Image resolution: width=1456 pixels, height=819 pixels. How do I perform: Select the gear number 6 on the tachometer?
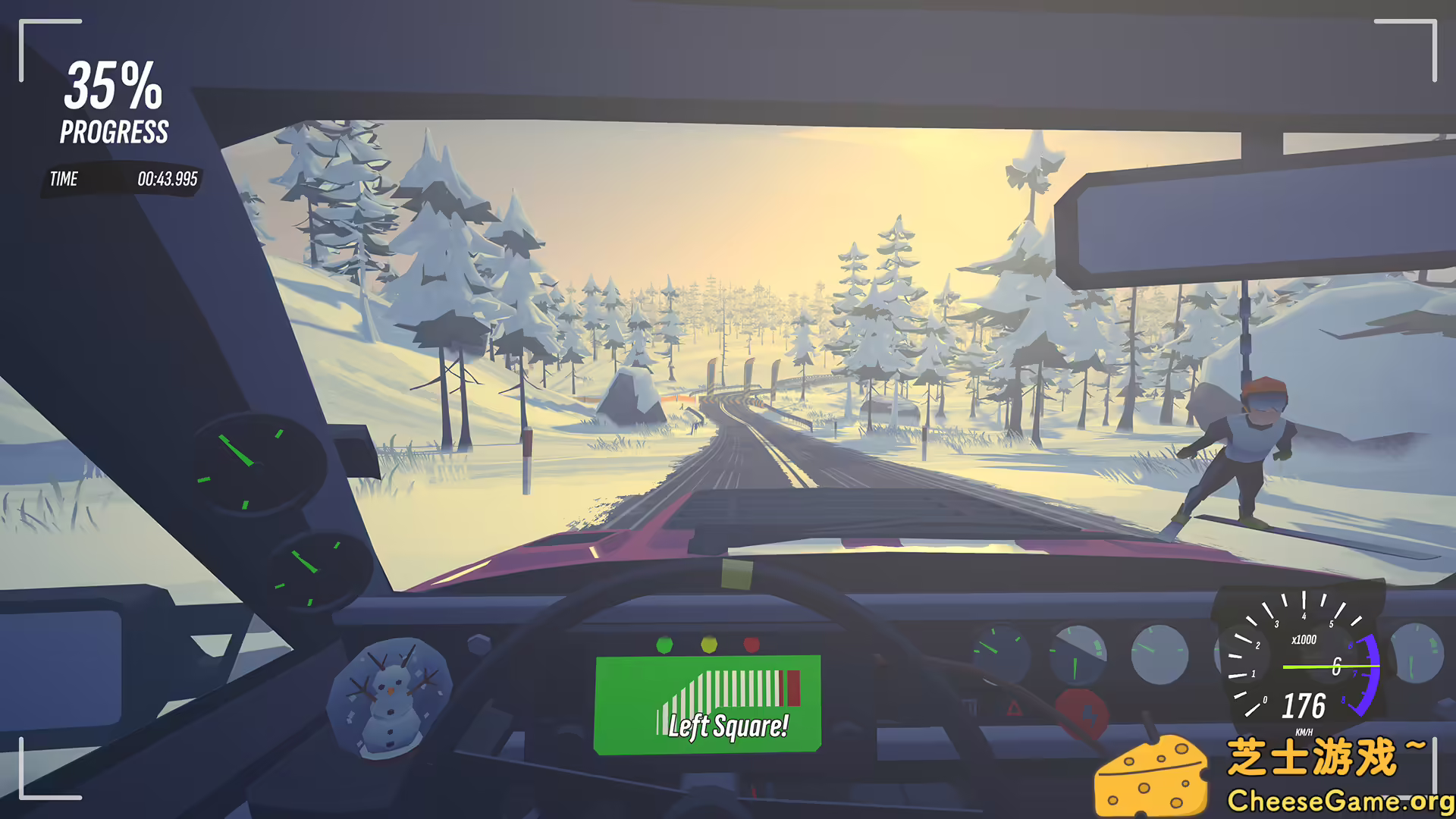click(x=1337, y=664)
